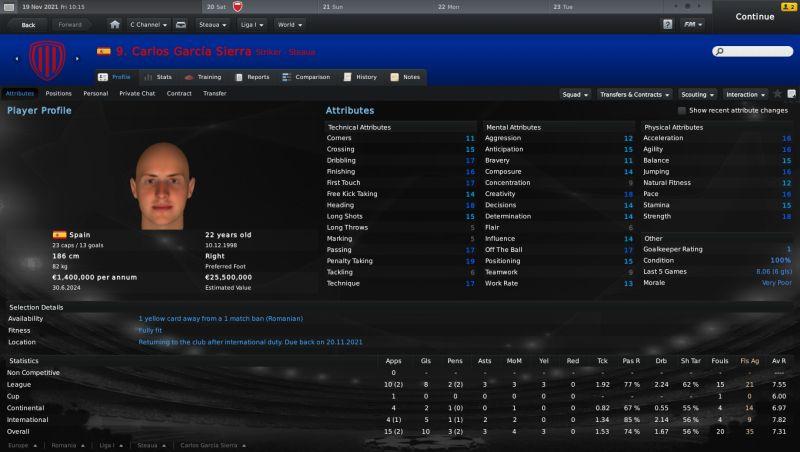
Task: Open the Transfers & Contracts dropdown
Action: click(634, 94)
